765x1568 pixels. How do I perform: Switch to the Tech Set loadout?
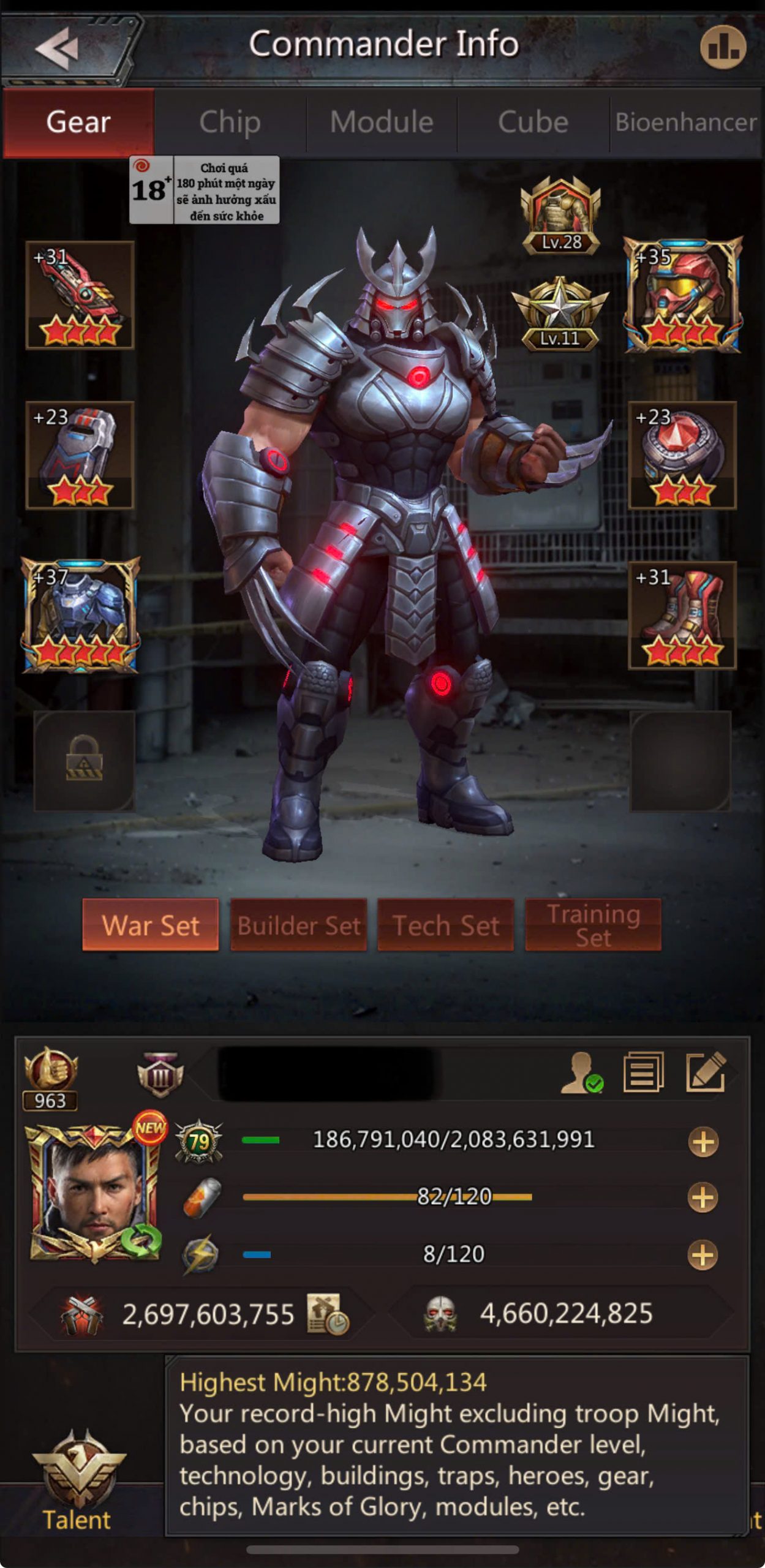pyautogui.click(x=445, y=925)
